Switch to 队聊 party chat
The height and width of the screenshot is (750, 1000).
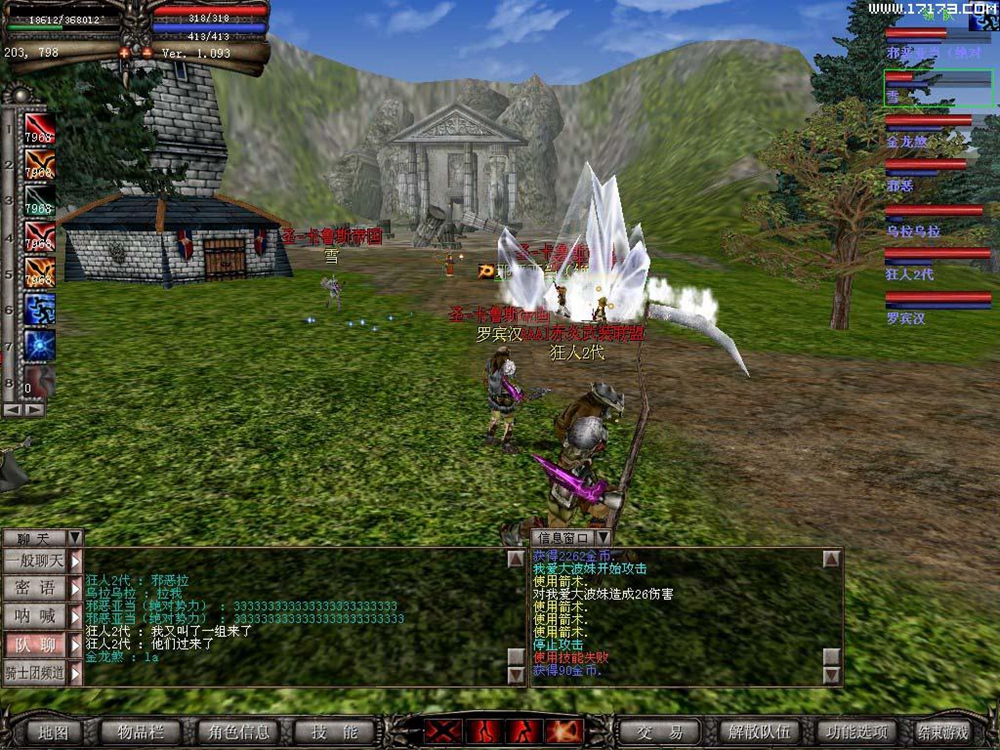35,645
